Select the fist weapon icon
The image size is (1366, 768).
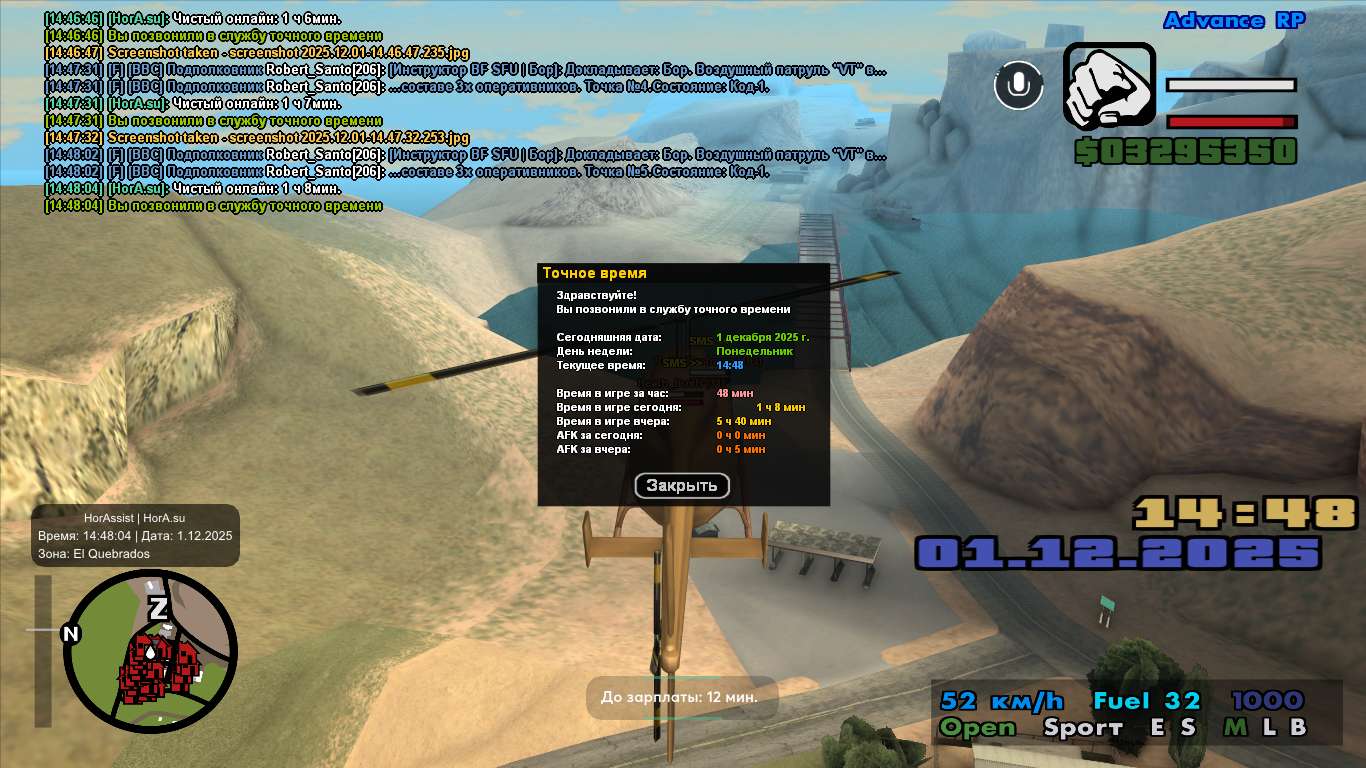1108,86
